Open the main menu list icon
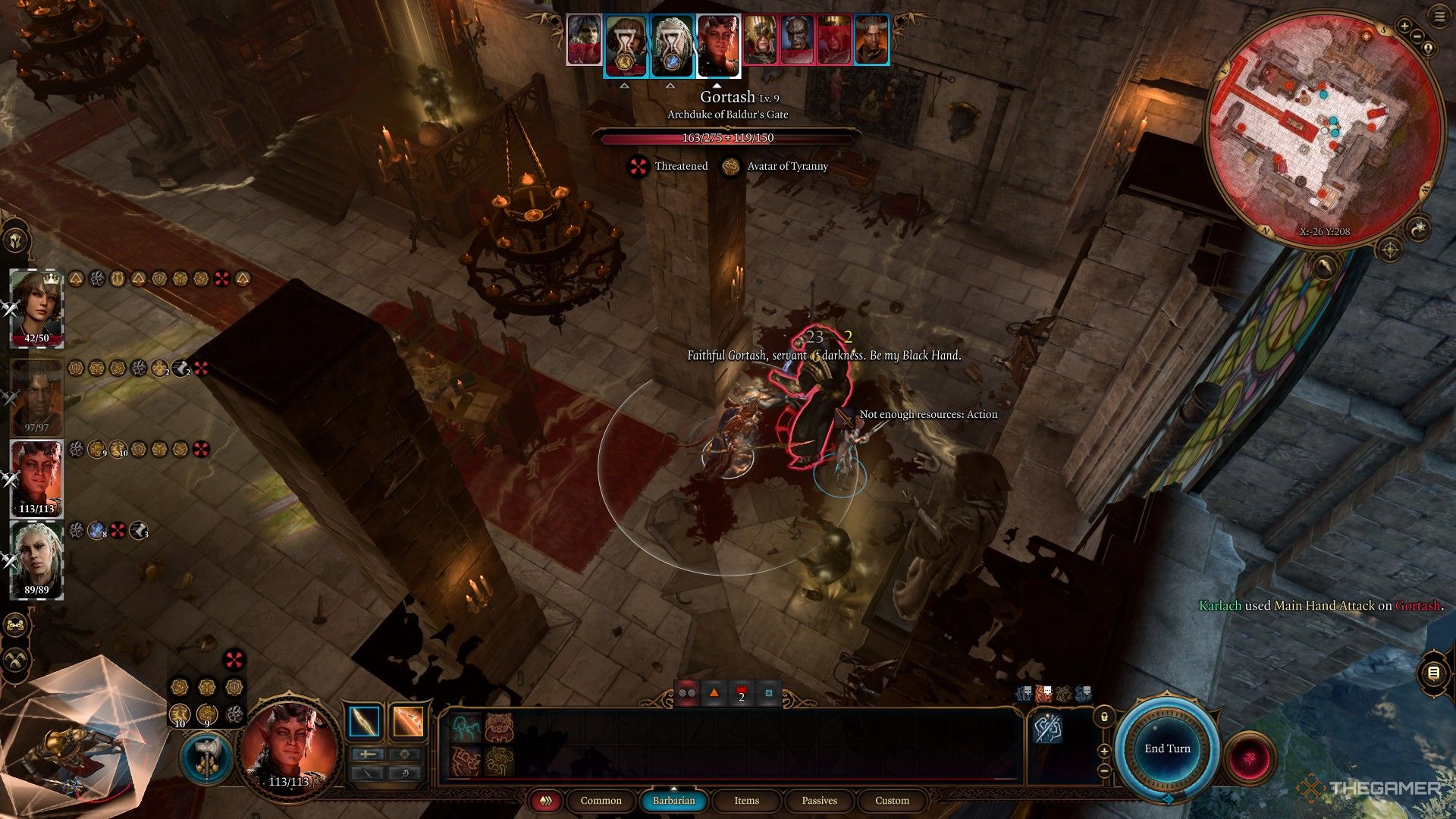The width and height of the screenshot is (1456, 819). (x=1439, y=17)
